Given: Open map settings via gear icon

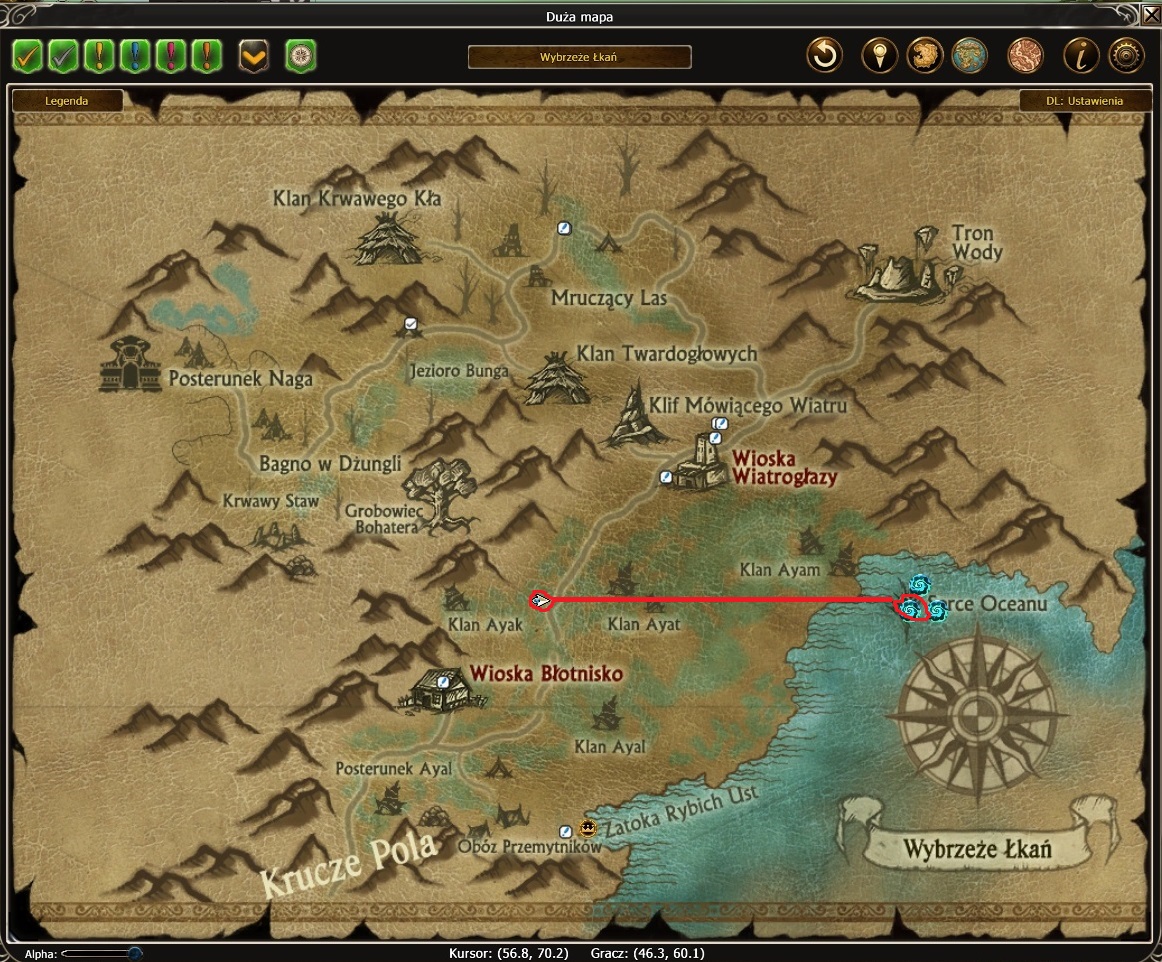Looking at the screenshot, I should click(x=1126, y=56).
